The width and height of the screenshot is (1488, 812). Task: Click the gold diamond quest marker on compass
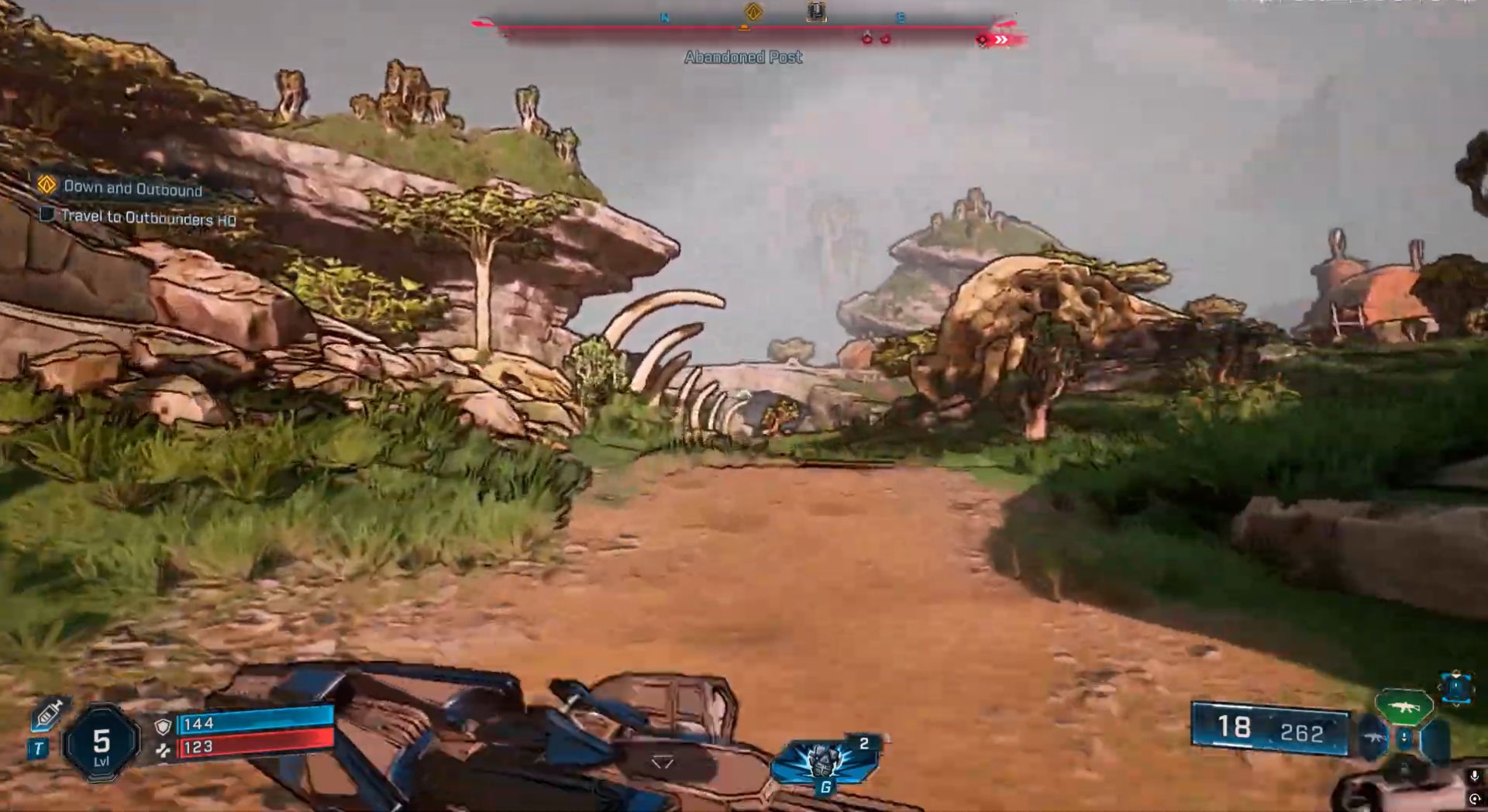click(753, 12)
